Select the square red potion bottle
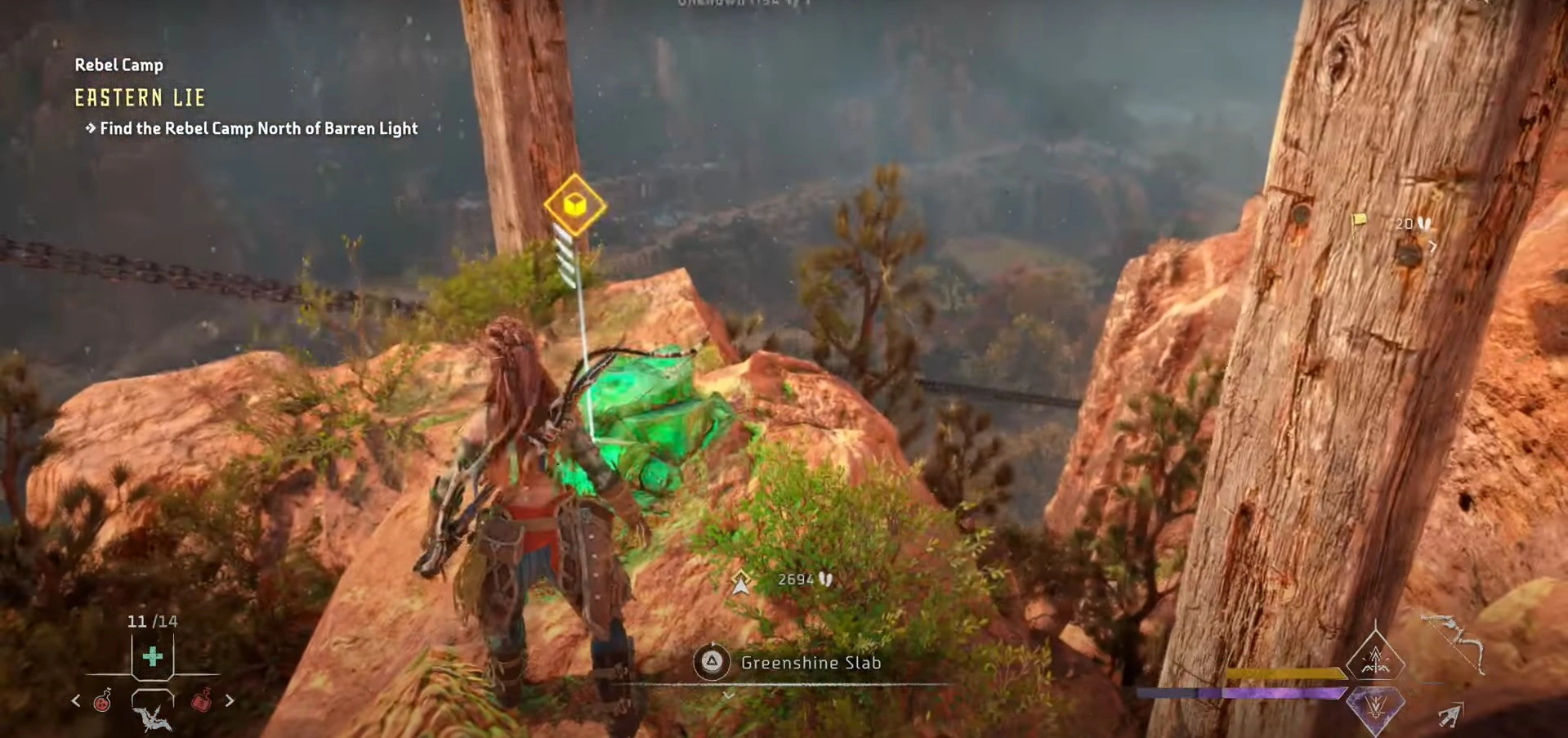The height and width of the screenshot is (738, 1568). pos(202,701)
